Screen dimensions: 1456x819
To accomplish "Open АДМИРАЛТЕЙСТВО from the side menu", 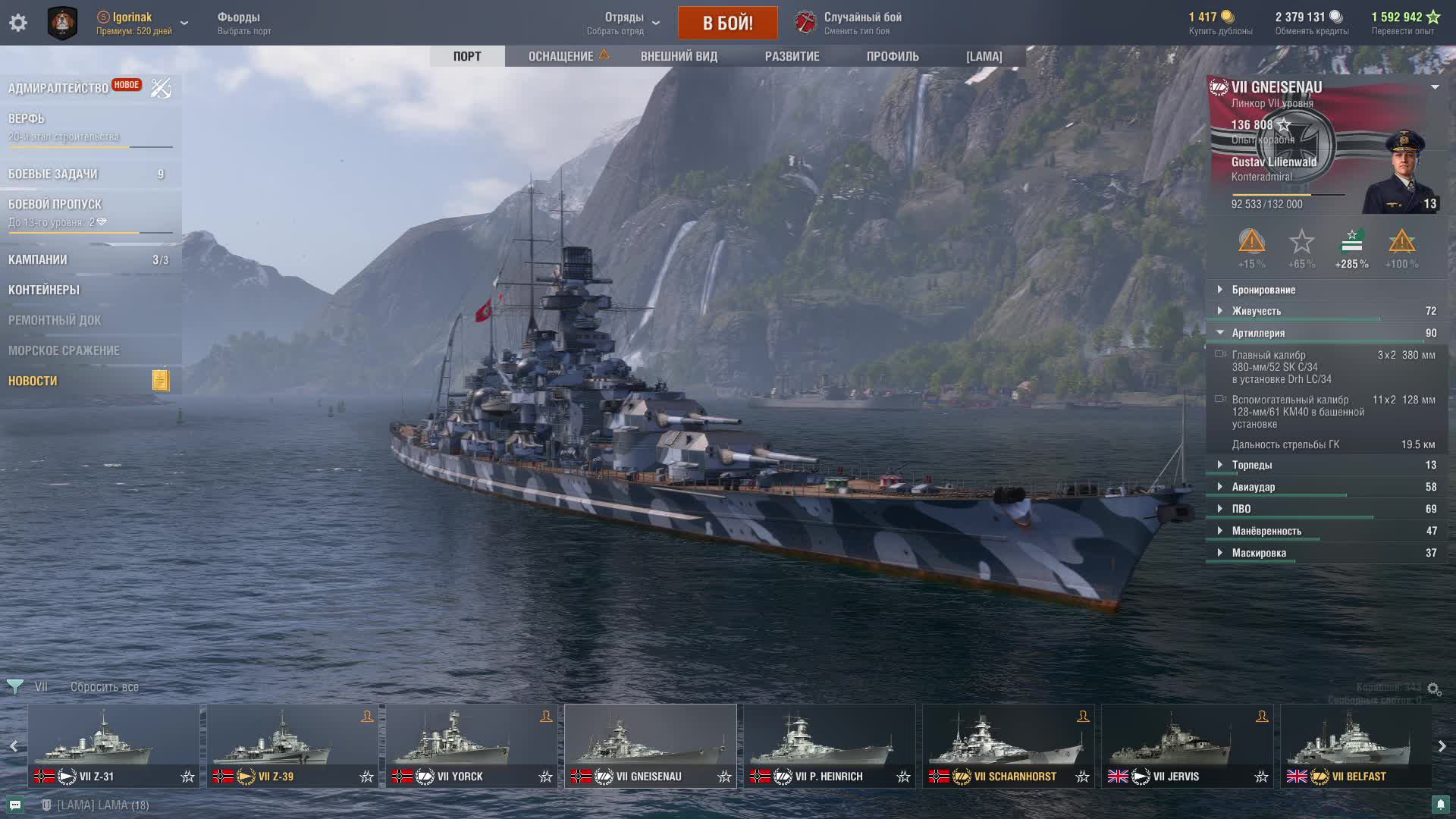I will pyautogui.click(x=58, y=88).
